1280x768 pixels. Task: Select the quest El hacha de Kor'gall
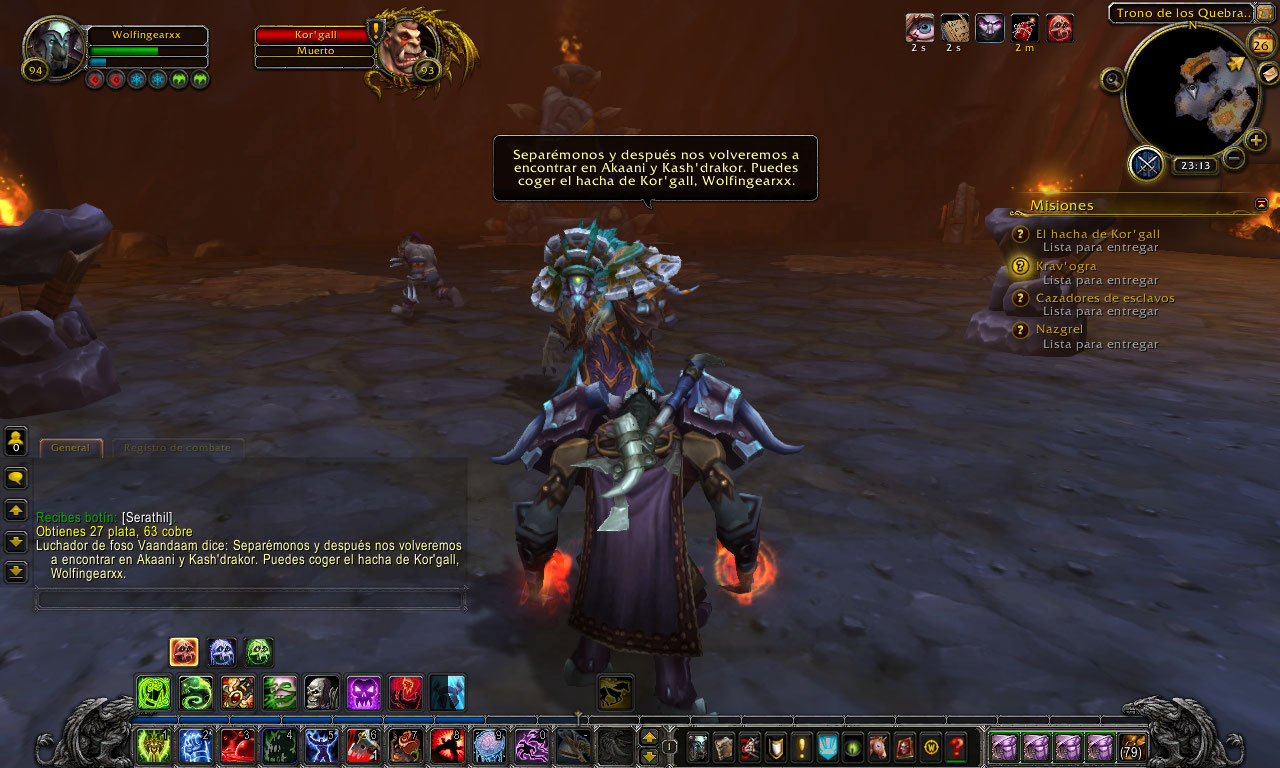coord(1097,234)
